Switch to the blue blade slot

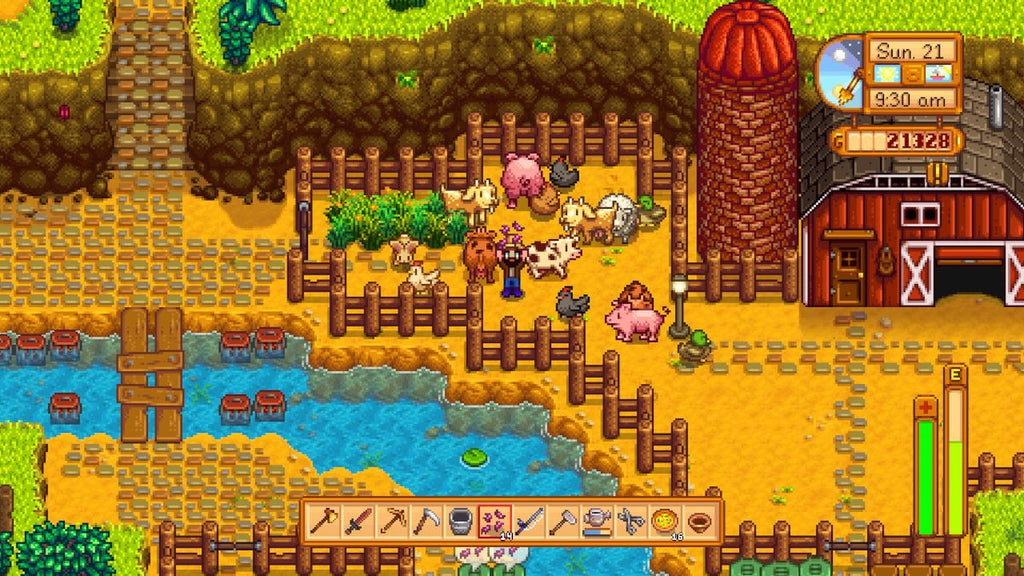(529, 521)
